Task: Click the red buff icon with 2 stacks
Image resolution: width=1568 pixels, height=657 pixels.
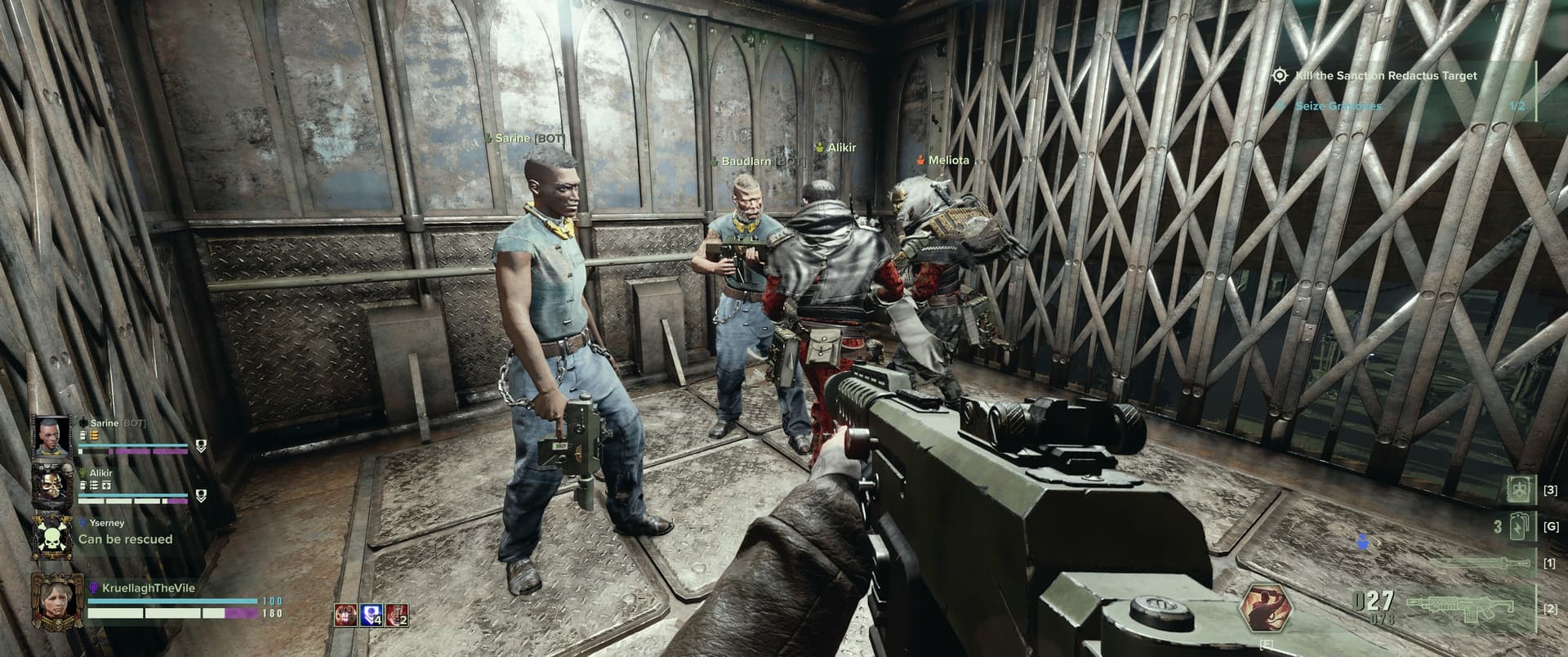Action: (397, 615)
